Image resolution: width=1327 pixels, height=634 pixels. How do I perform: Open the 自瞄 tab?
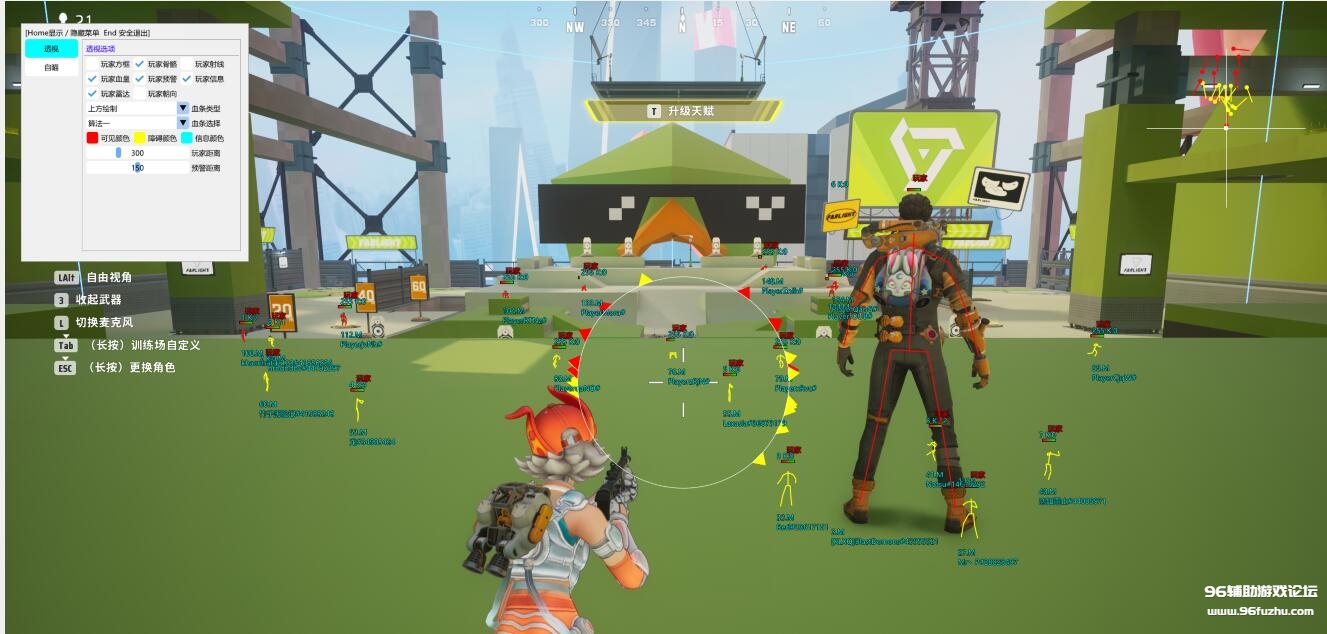51,68
